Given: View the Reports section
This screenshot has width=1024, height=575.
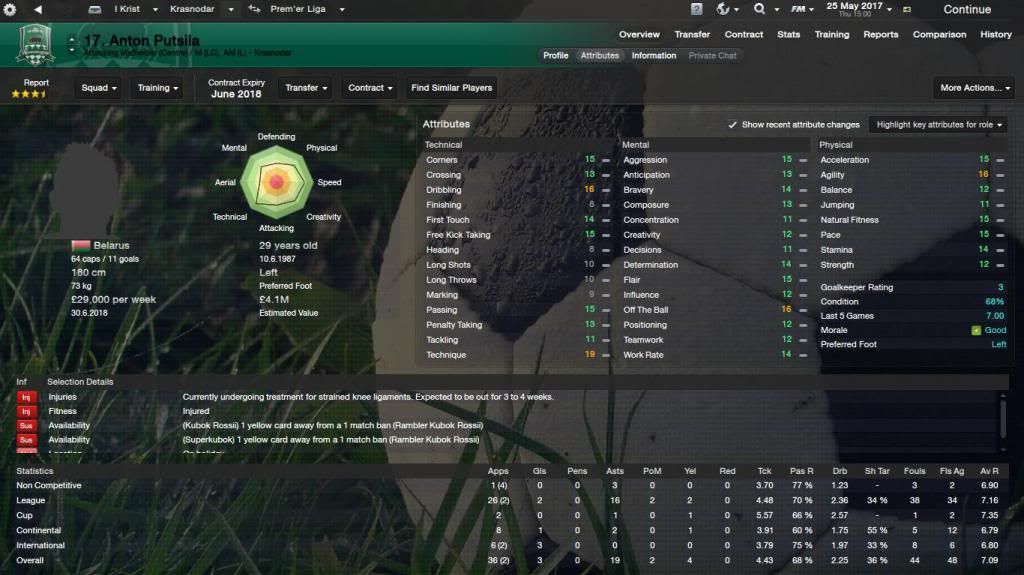Looking at the screenshot, I should click(x=881, y=34).
